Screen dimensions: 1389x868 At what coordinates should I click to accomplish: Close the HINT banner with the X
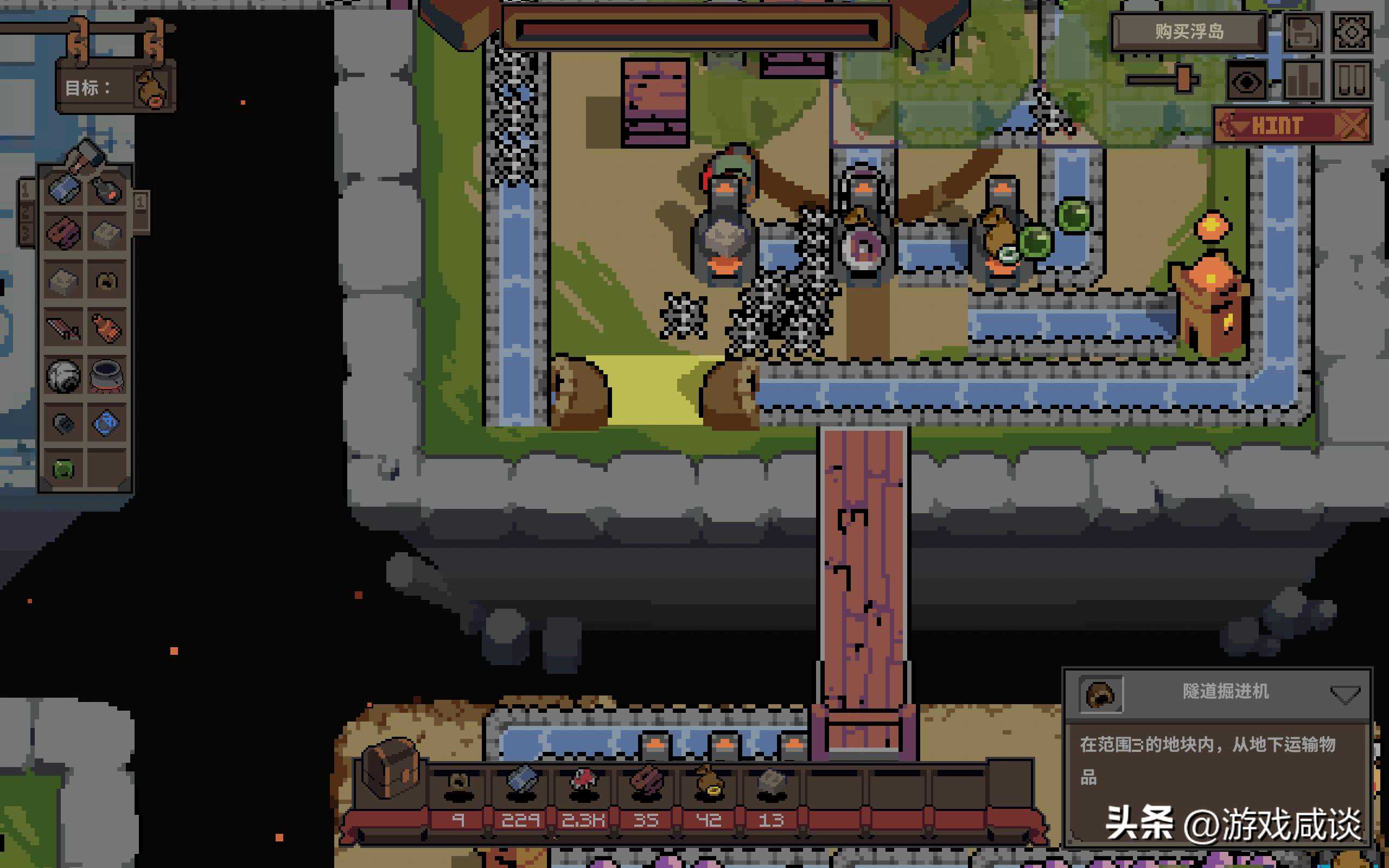(1352, 125)
